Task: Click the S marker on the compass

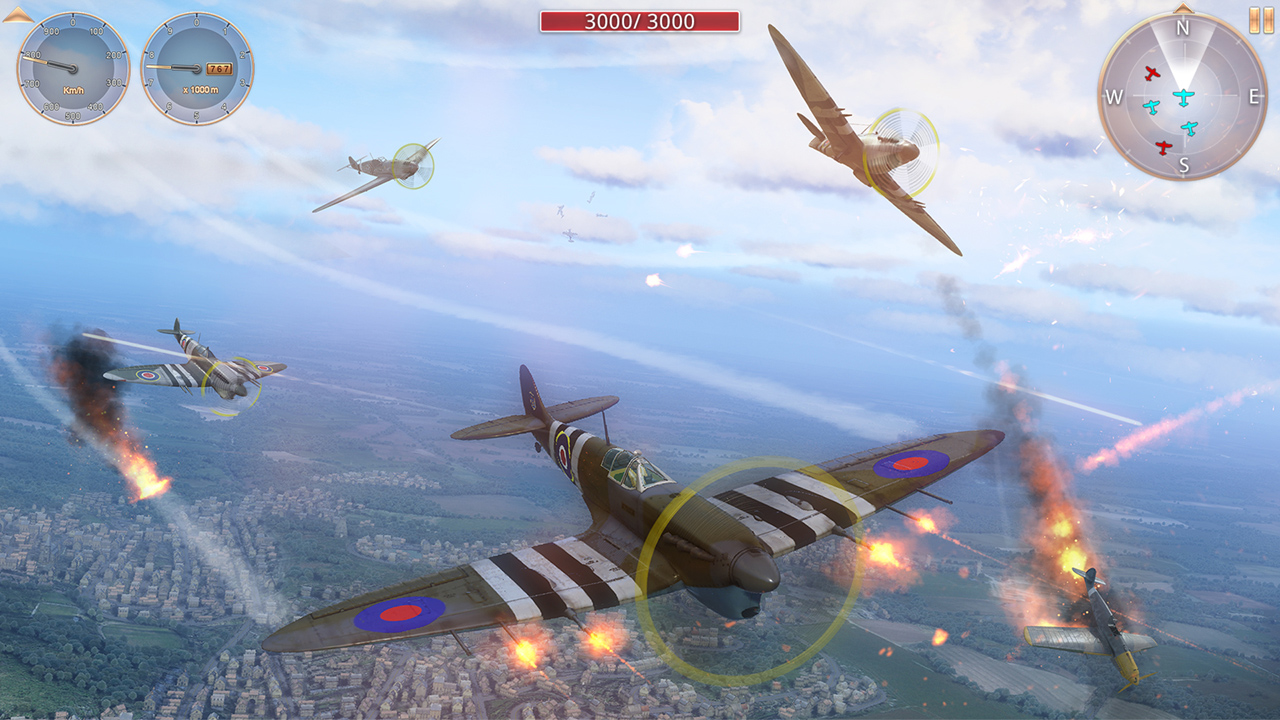Action: click(1184, 164)
